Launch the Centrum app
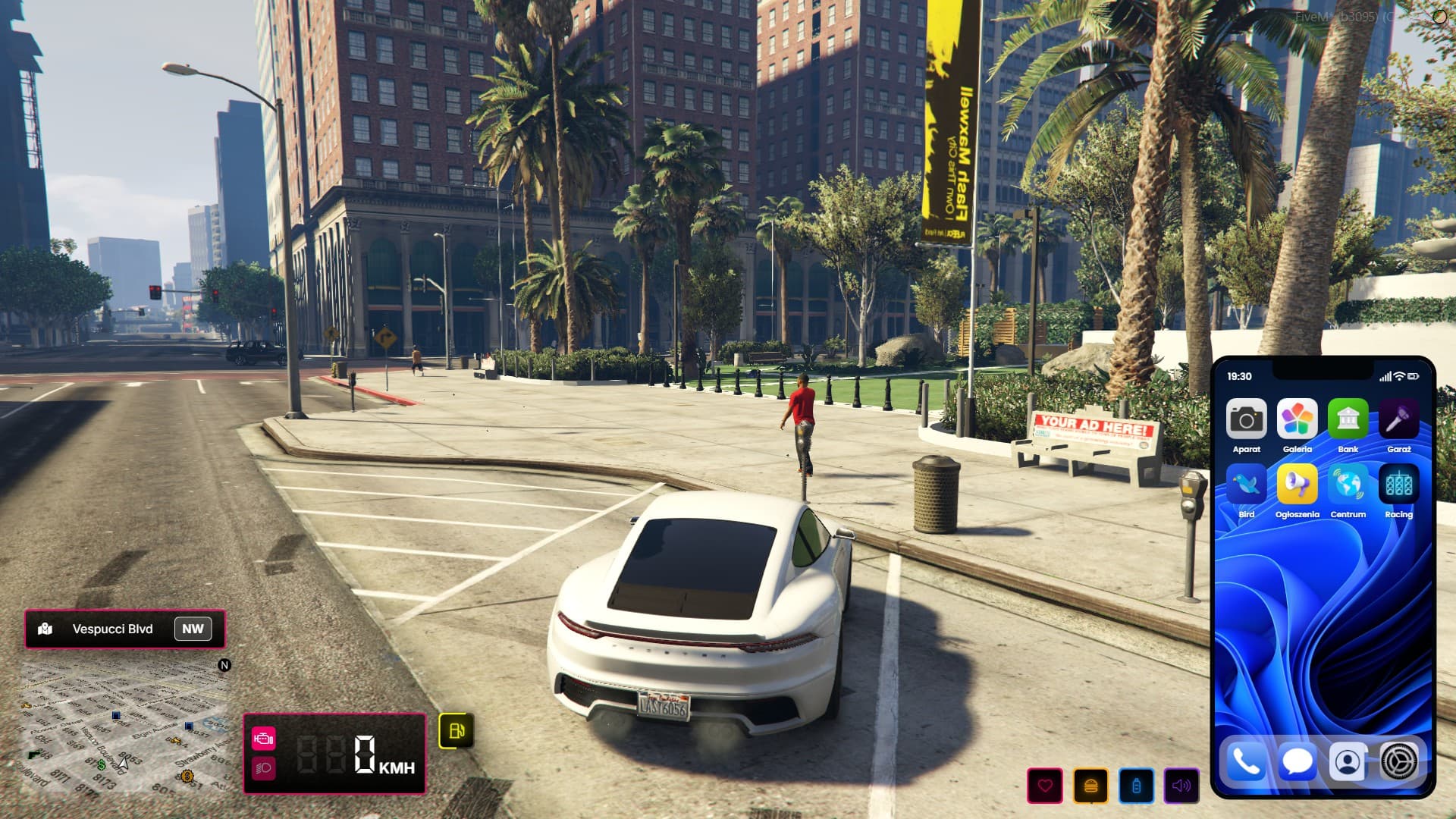The width and height of the screenshot is (1456, 819). click(1348, 484)
